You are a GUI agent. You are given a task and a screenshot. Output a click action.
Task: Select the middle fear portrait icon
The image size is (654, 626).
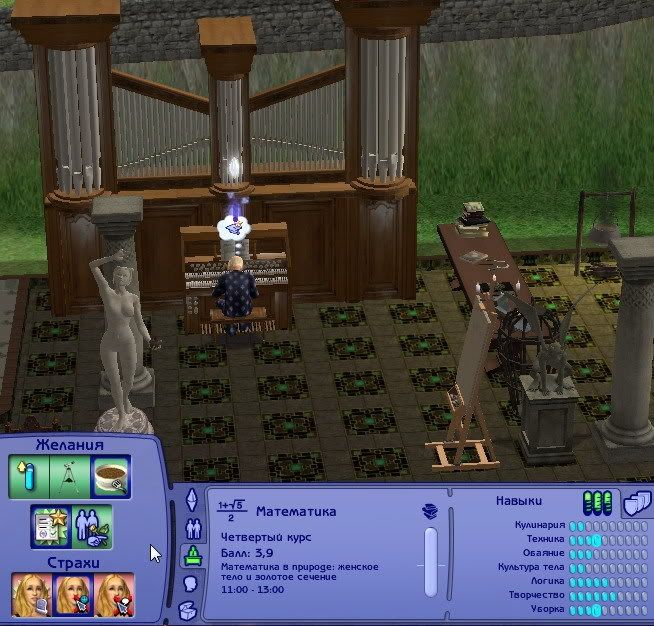72,595
